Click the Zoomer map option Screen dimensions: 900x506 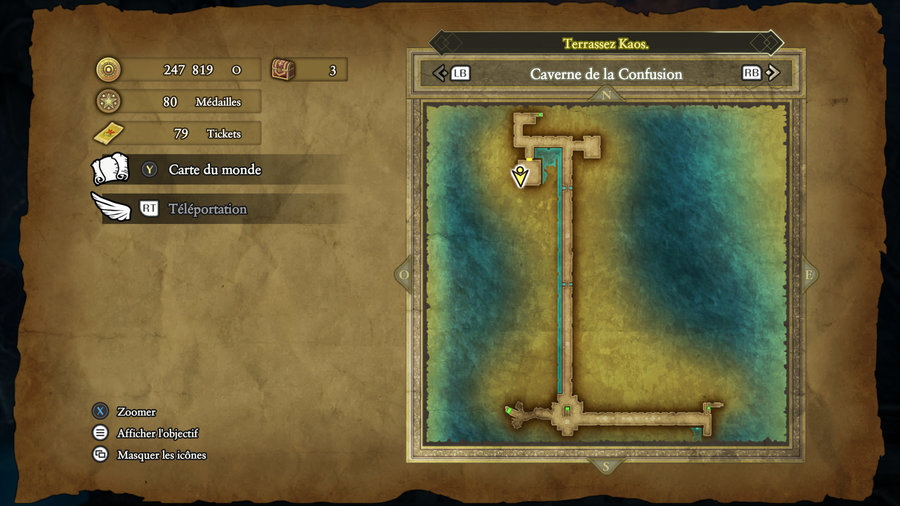coord(136,412)
